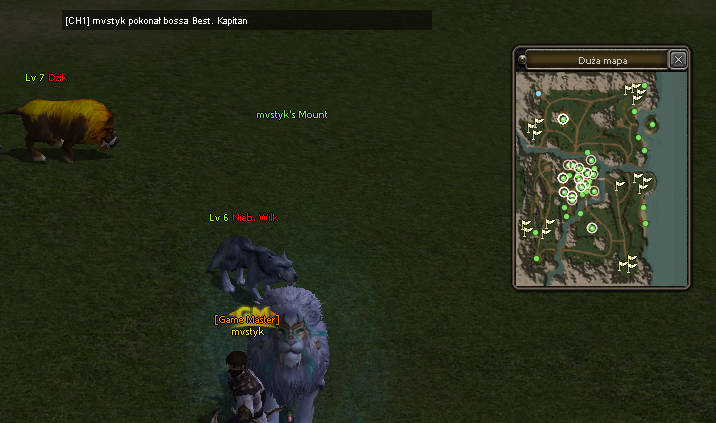Select the green marker on the small island

(653, 124)
